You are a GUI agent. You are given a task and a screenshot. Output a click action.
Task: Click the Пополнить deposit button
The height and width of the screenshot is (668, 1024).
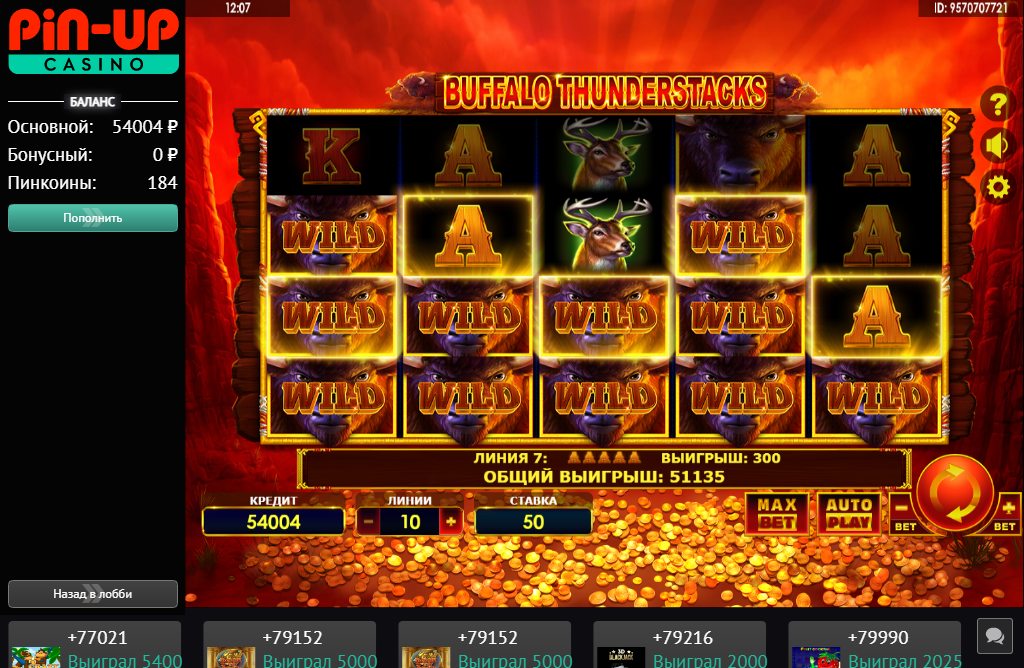[x=93, y=218]
